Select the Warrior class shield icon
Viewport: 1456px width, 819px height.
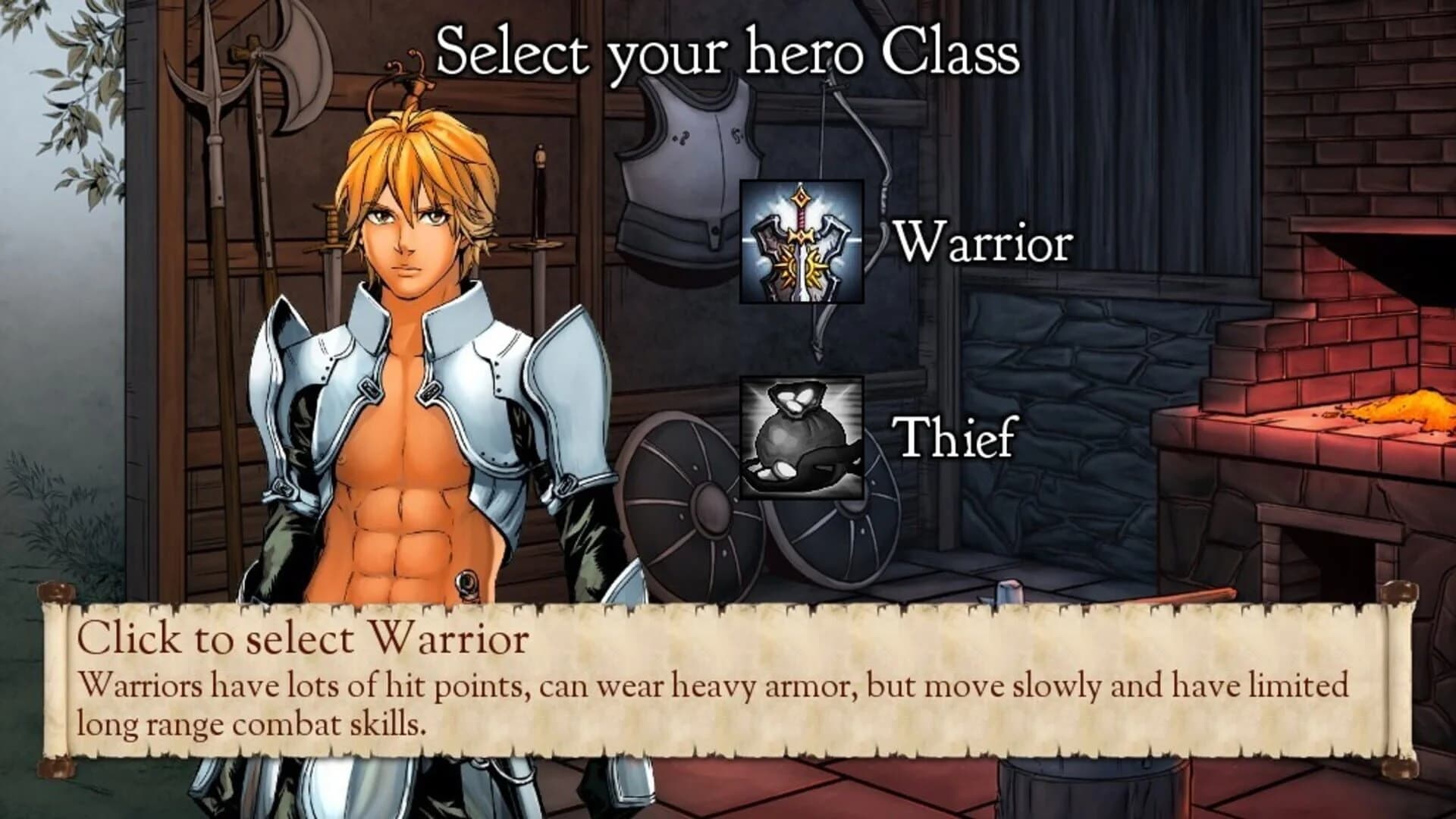click(800, 243)
